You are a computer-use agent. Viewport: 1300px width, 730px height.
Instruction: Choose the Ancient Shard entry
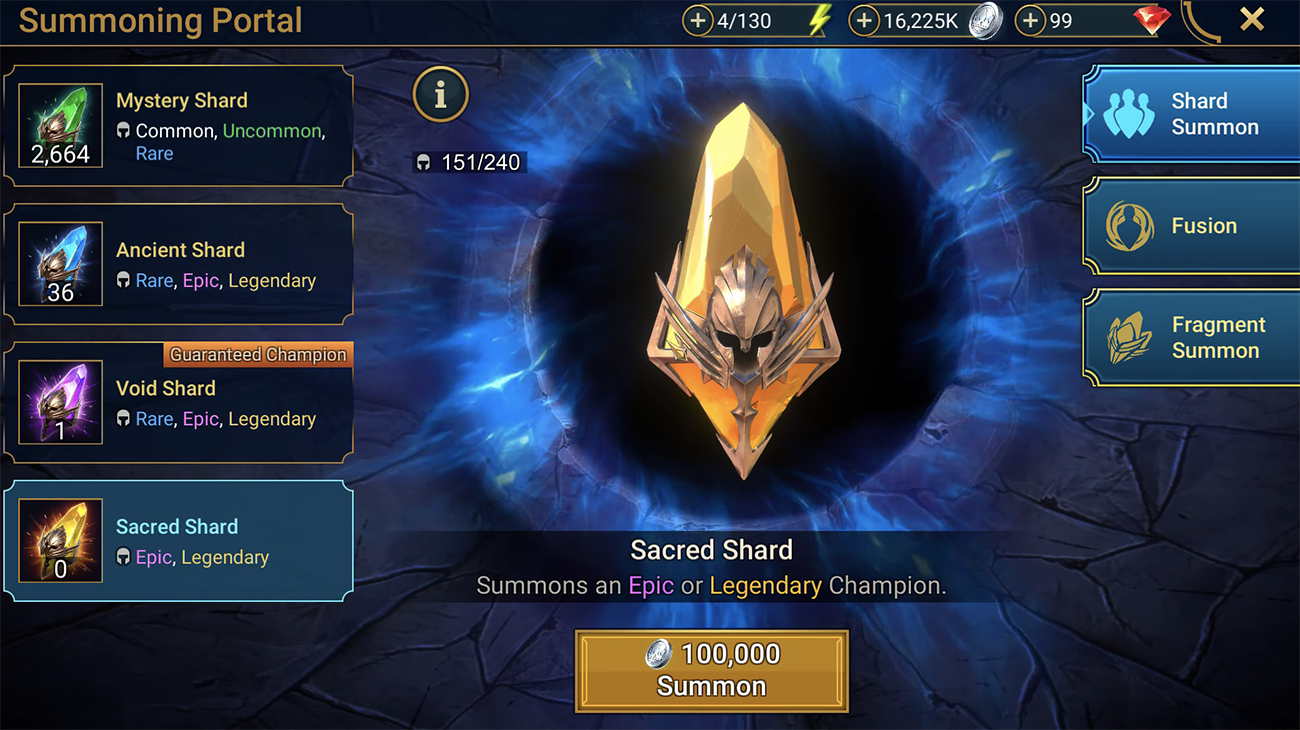(x=178, y=264)
